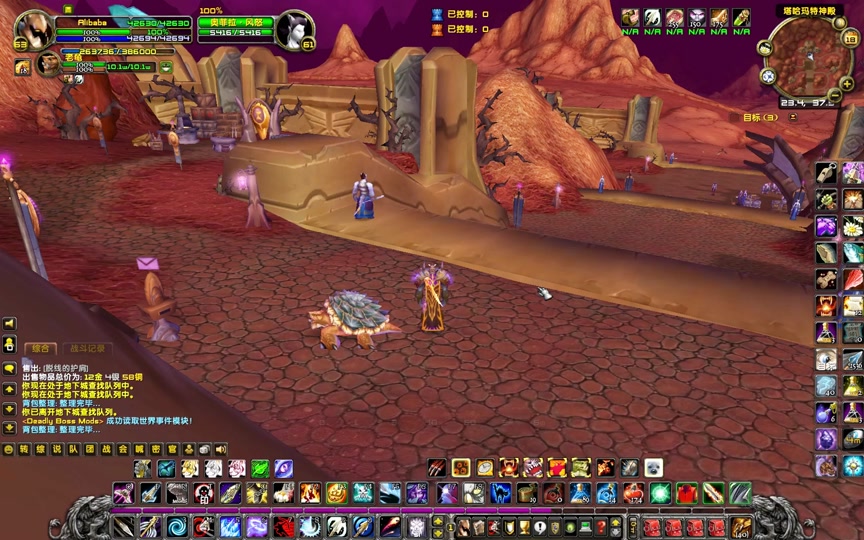
Task: Select the target portrait of 奥菲拉·风怒
Action: tap(295, 30)
